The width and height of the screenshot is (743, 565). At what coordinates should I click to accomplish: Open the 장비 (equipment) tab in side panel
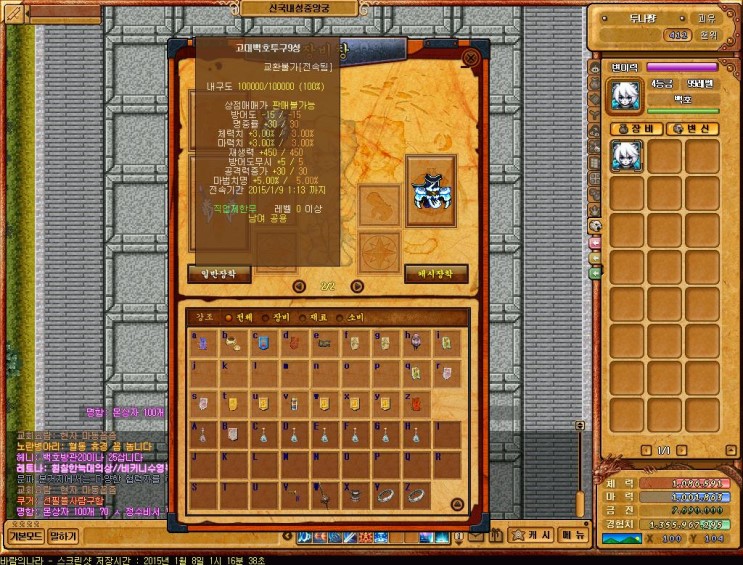click(x=637, y=128)
